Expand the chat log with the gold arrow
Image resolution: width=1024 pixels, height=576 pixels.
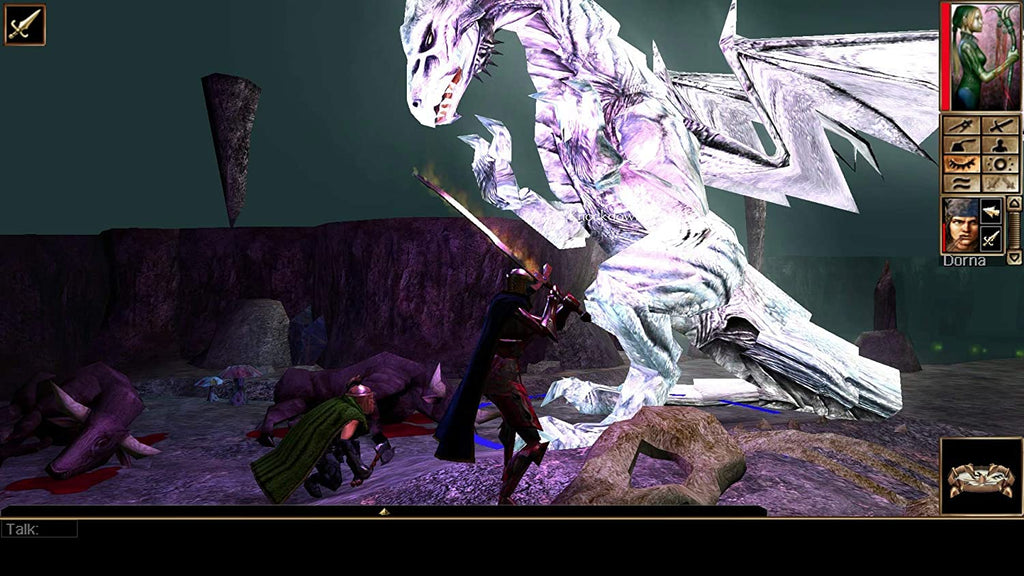click(384, 512)
